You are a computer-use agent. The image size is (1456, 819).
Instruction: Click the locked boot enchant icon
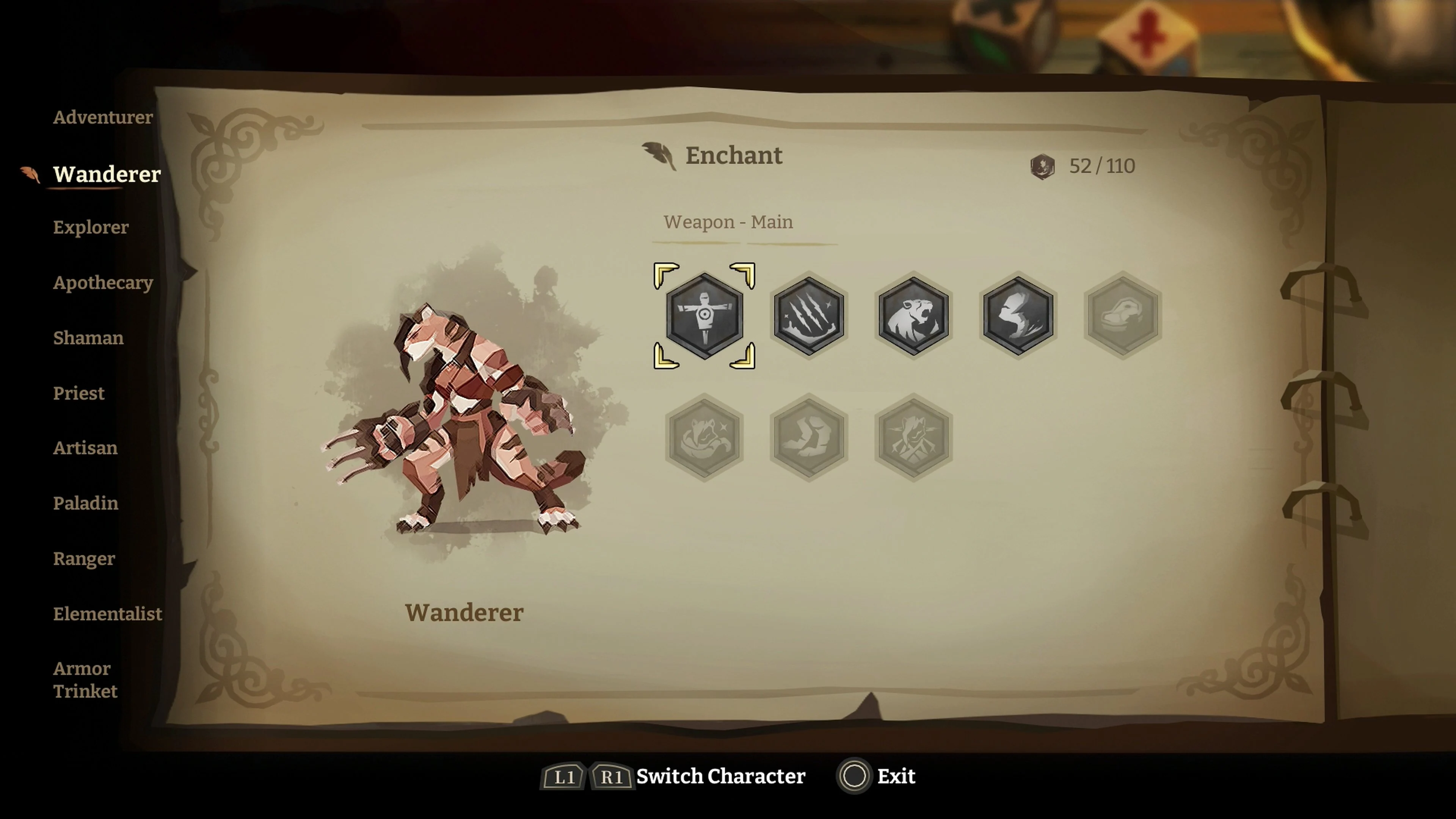(x=808, y=438)
